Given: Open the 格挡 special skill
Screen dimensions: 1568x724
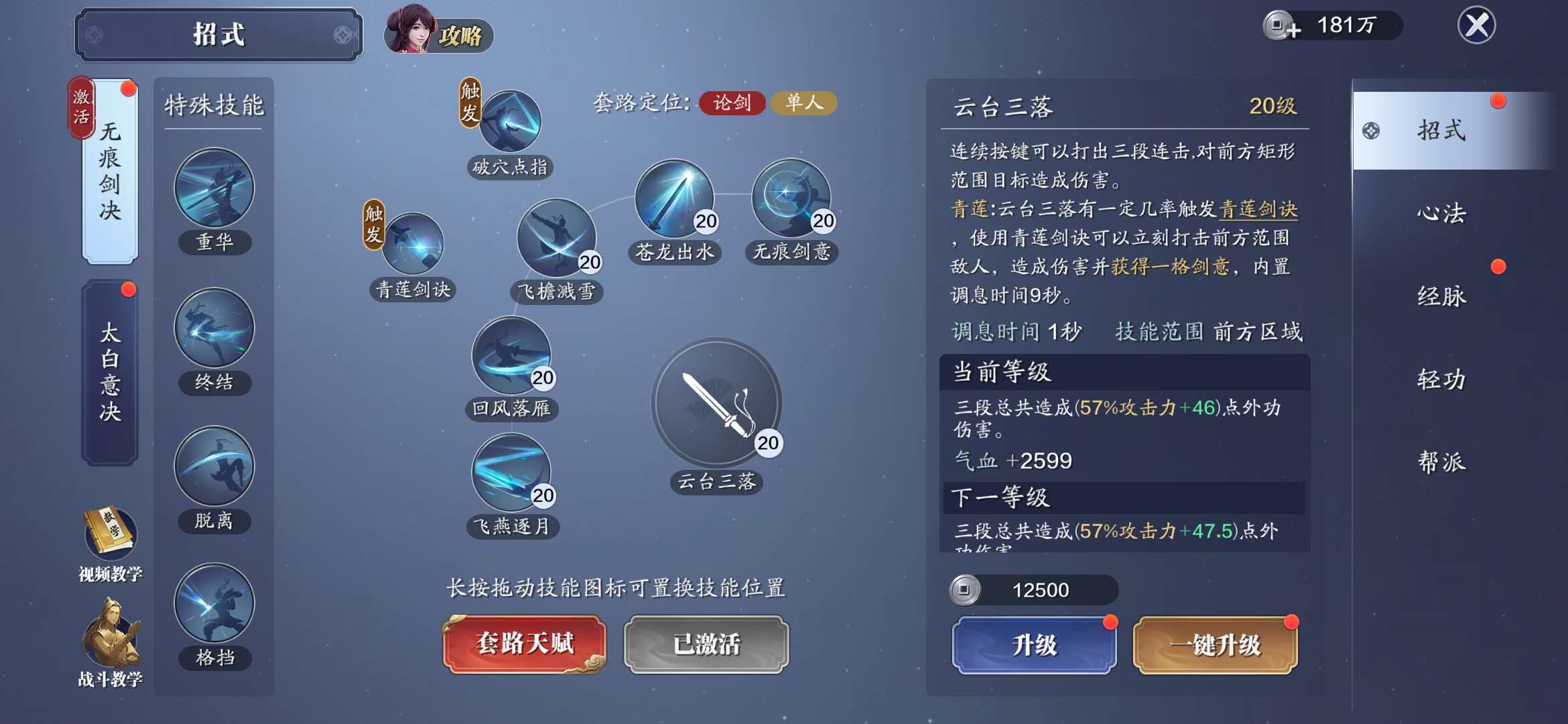Looking at the screenshot, I should (213, 607).
